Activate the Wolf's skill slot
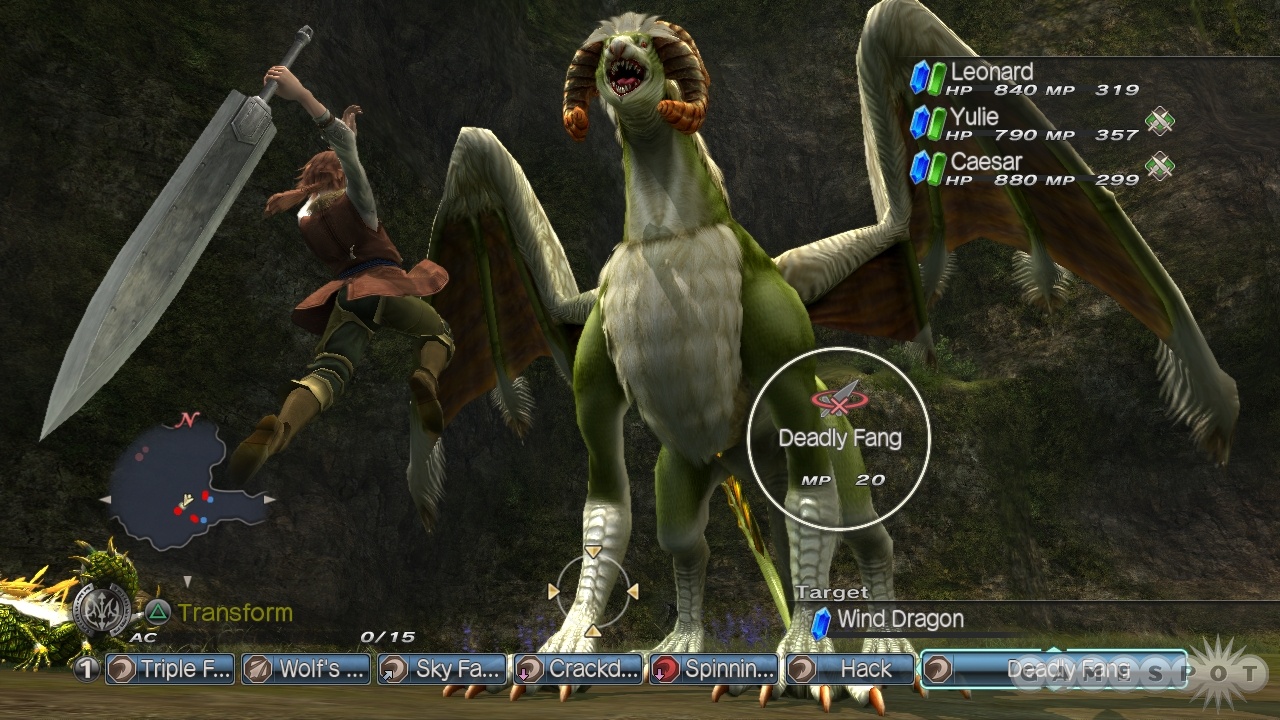The height and width of the screenshot is (720, 1280). click(306, 669)
